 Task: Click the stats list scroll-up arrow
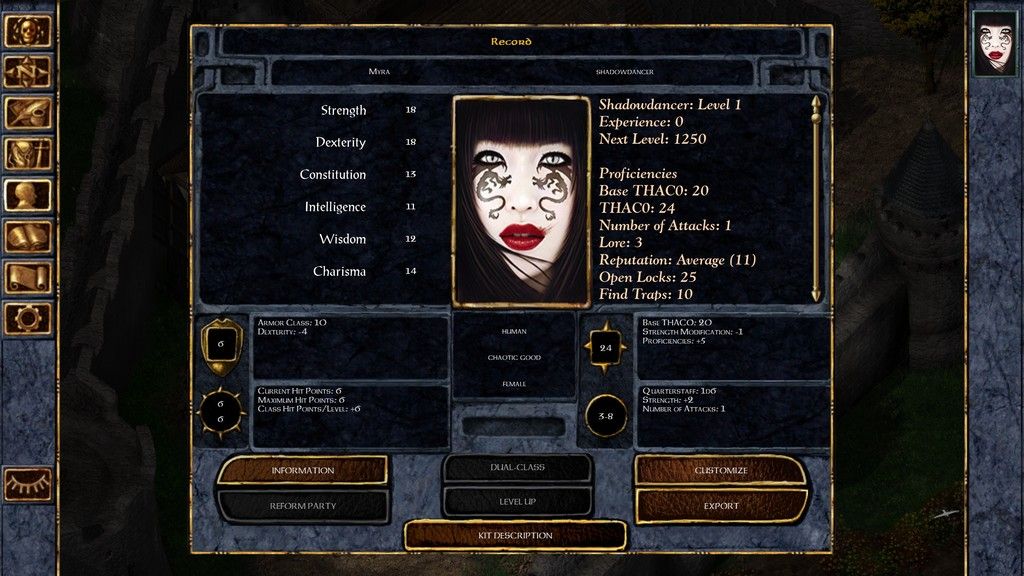click(816, 102)
